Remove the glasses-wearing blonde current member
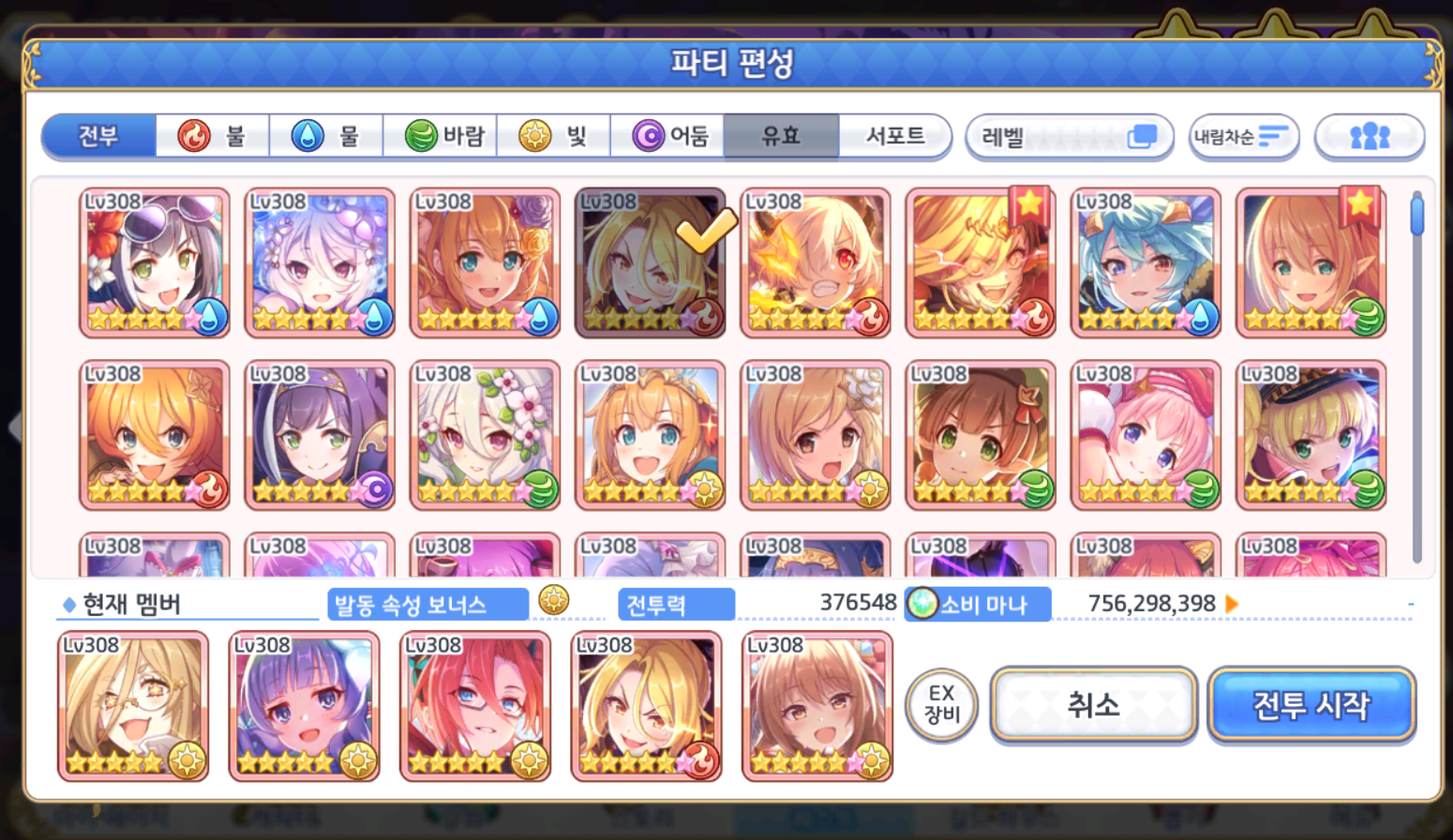This screenshot has width=1453, height=840. pos(133,706)
